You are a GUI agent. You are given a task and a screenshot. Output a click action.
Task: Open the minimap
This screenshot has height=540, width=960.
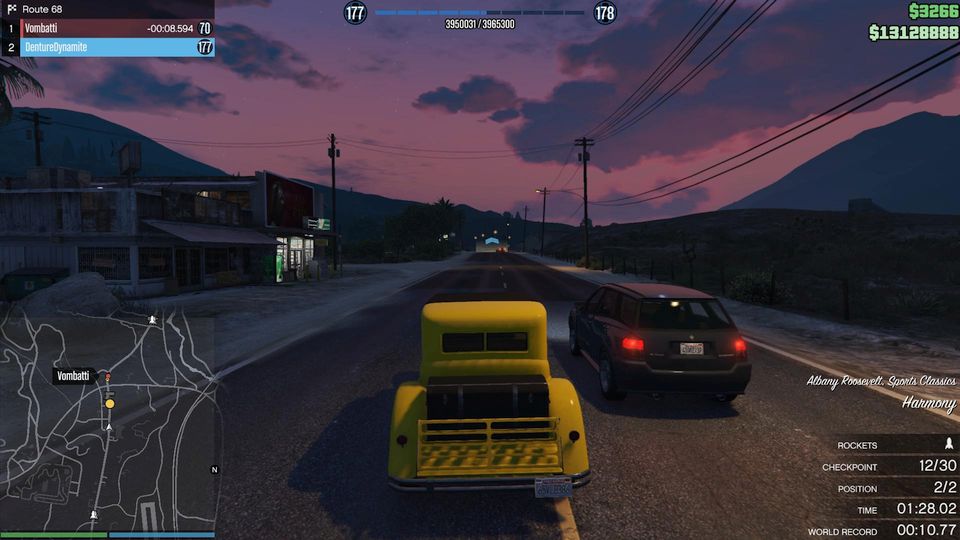[108, 422]
